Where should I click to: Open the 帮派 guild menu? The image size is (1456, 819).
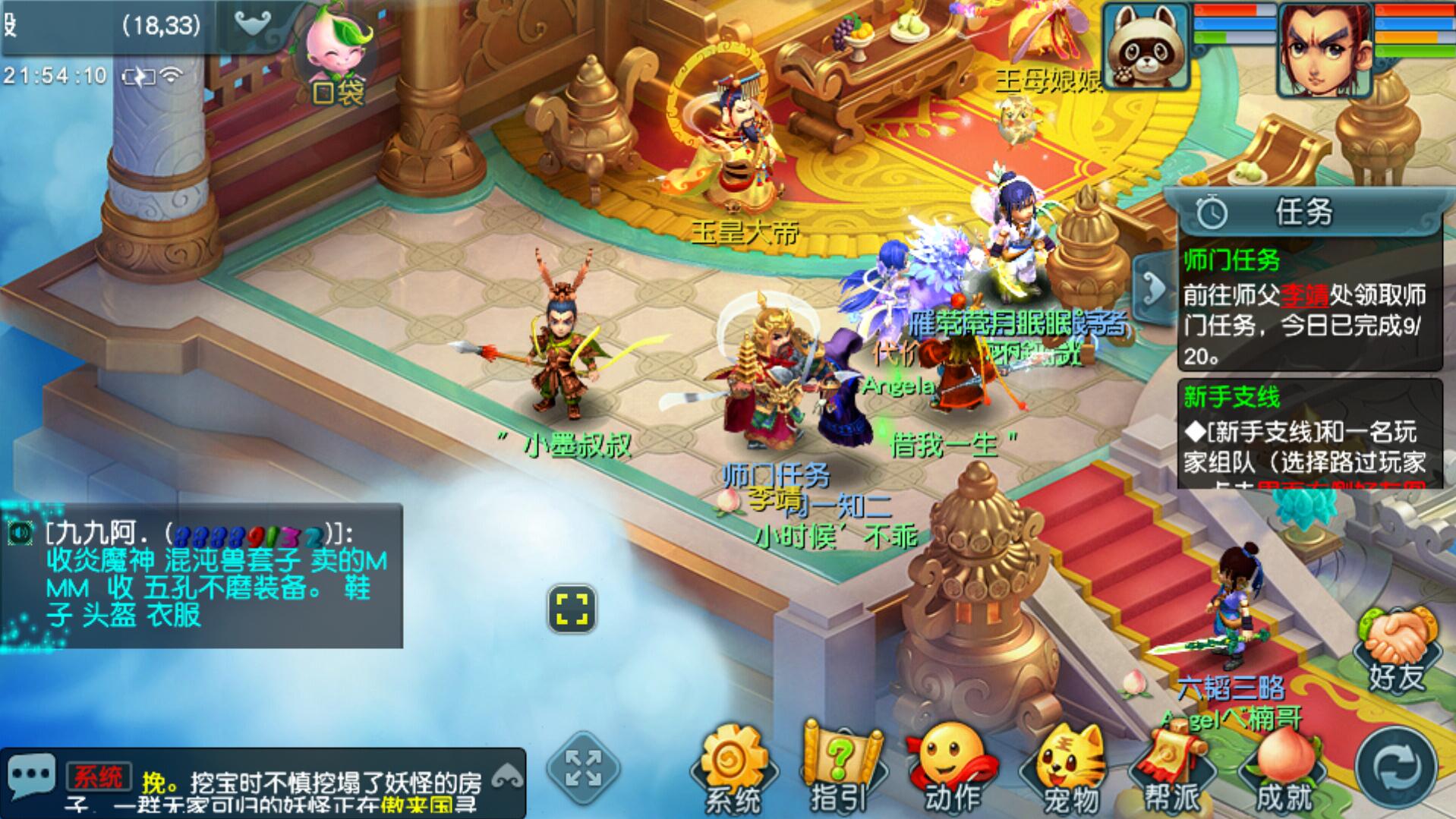click(1172, 768)
